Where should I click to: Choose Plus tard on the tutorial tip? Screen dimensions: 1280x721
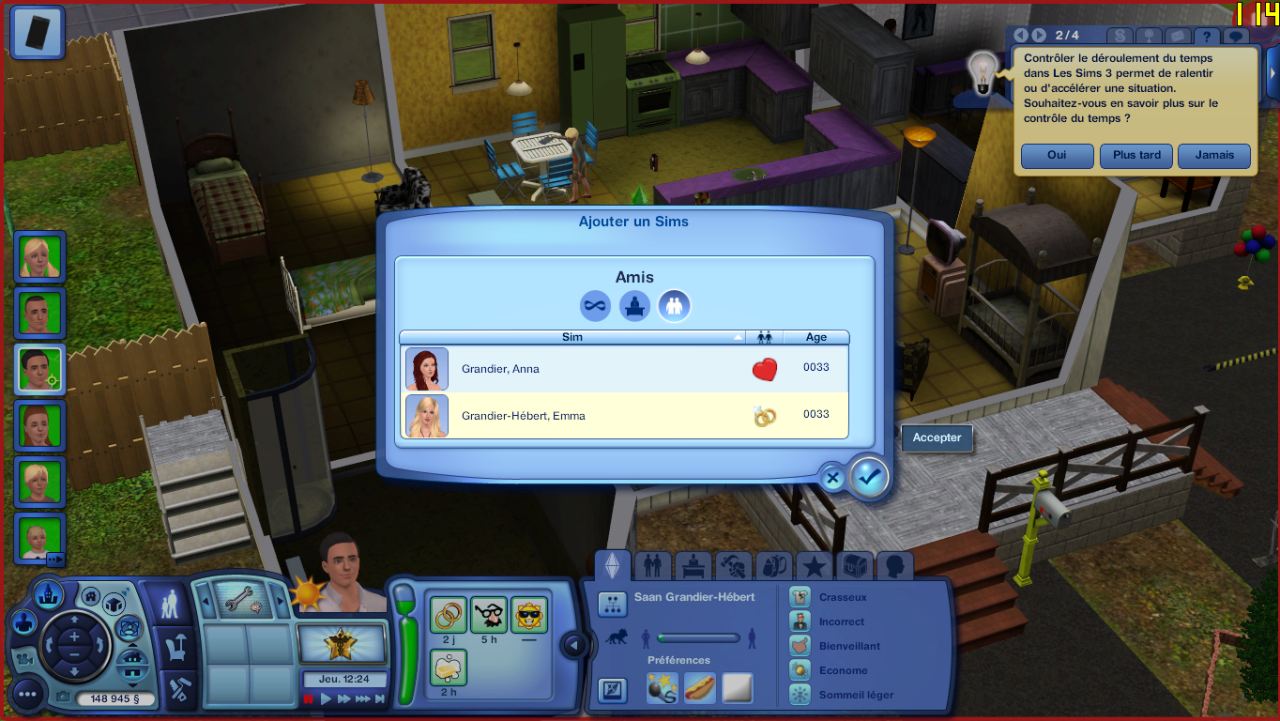(x=1136, y=156)
